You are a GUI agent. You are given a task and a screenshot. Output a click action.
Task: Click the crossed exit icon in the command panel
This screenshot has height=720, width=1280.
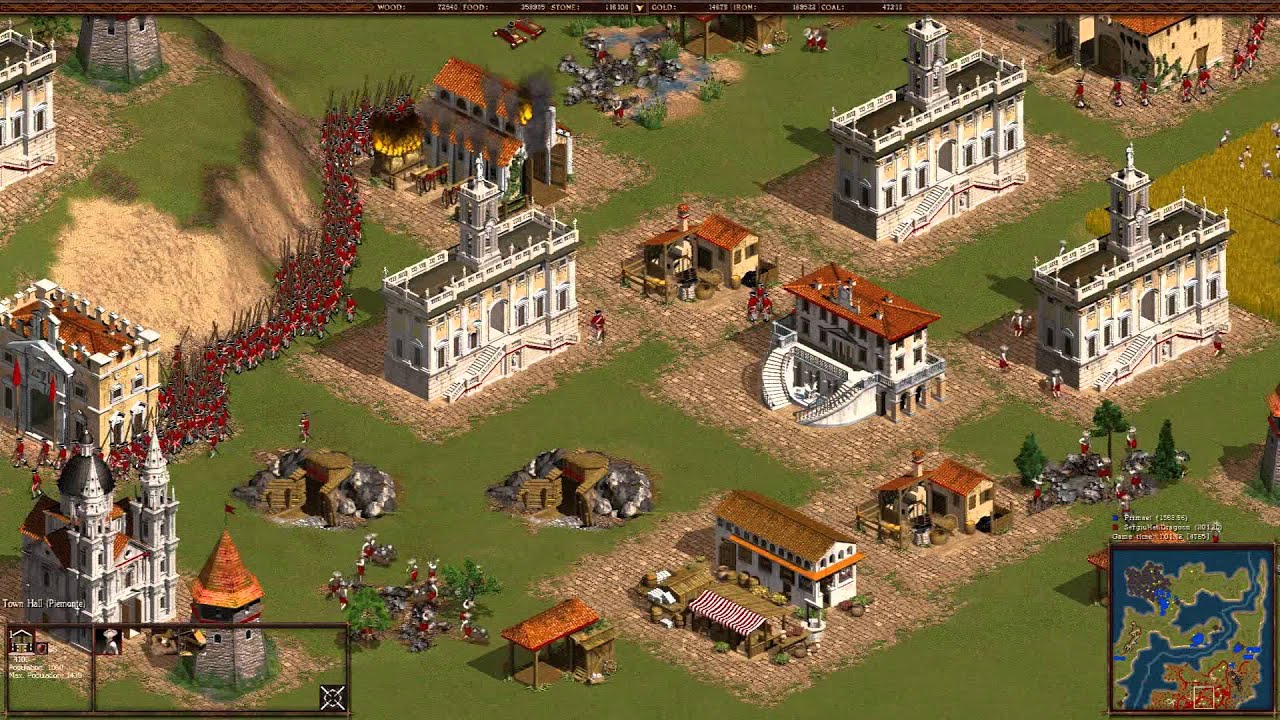click(332, 696)
